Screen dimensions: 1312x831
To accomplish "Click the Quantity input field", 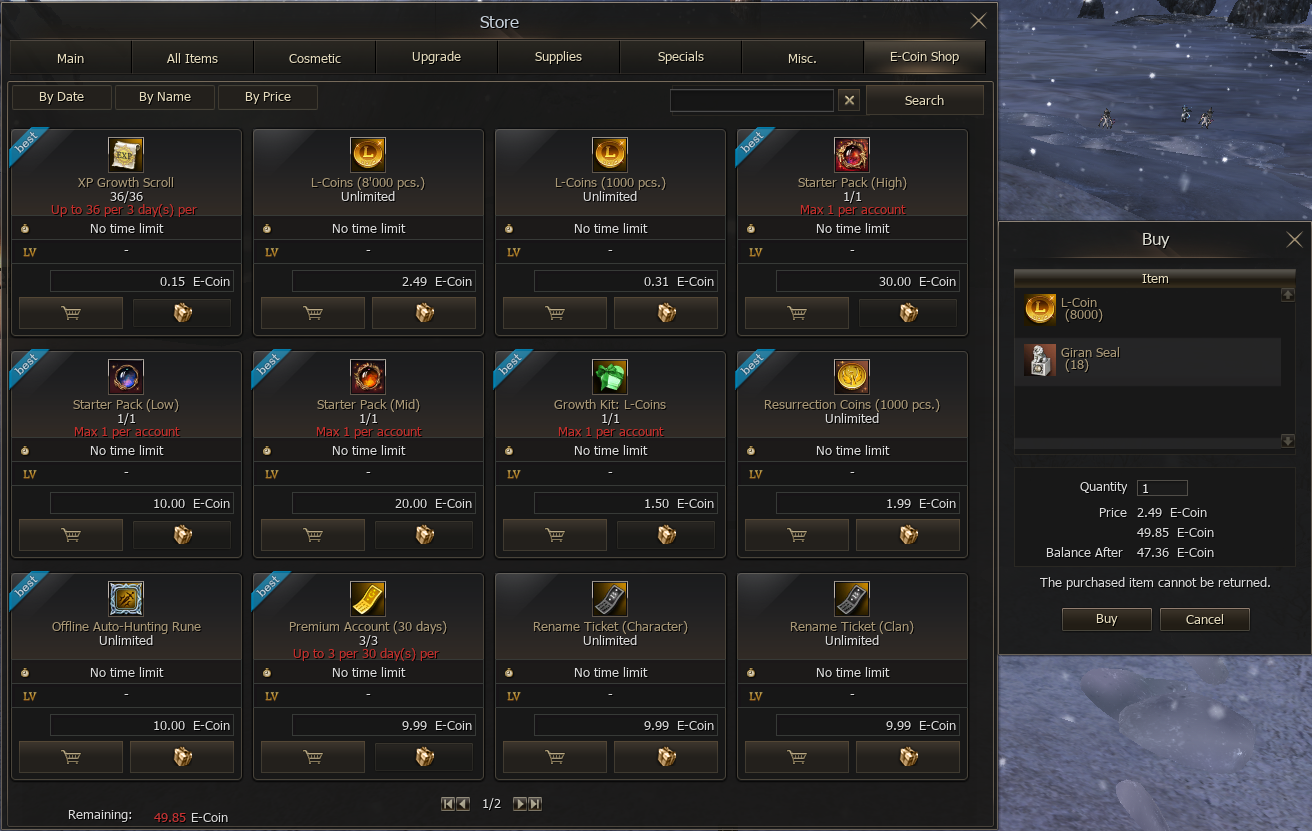I will tap(1162, 488).
